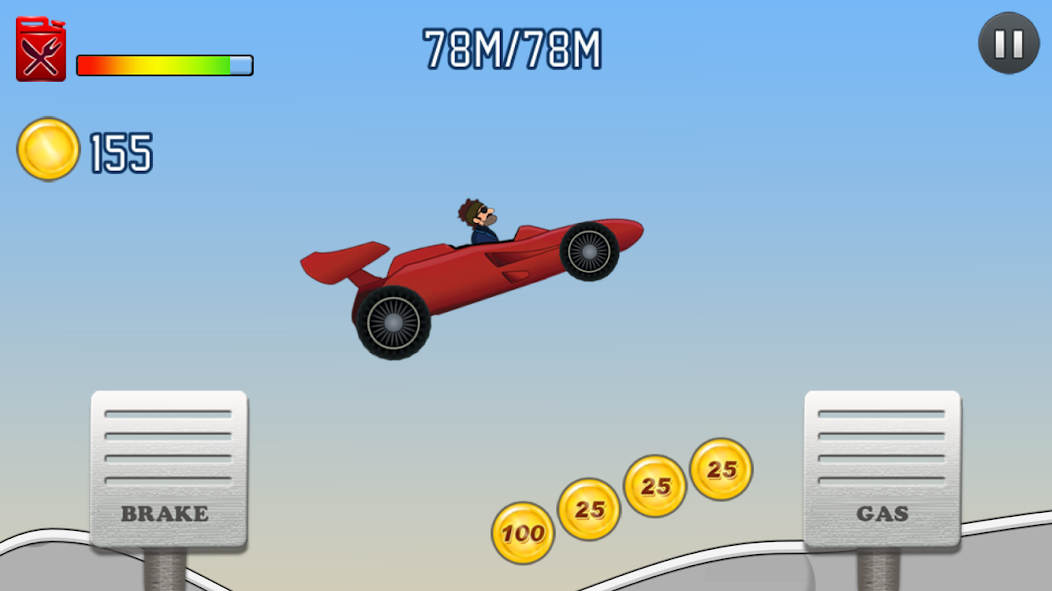
Task: Pause the game with the pause button
Action: [x=1008, y=44]
